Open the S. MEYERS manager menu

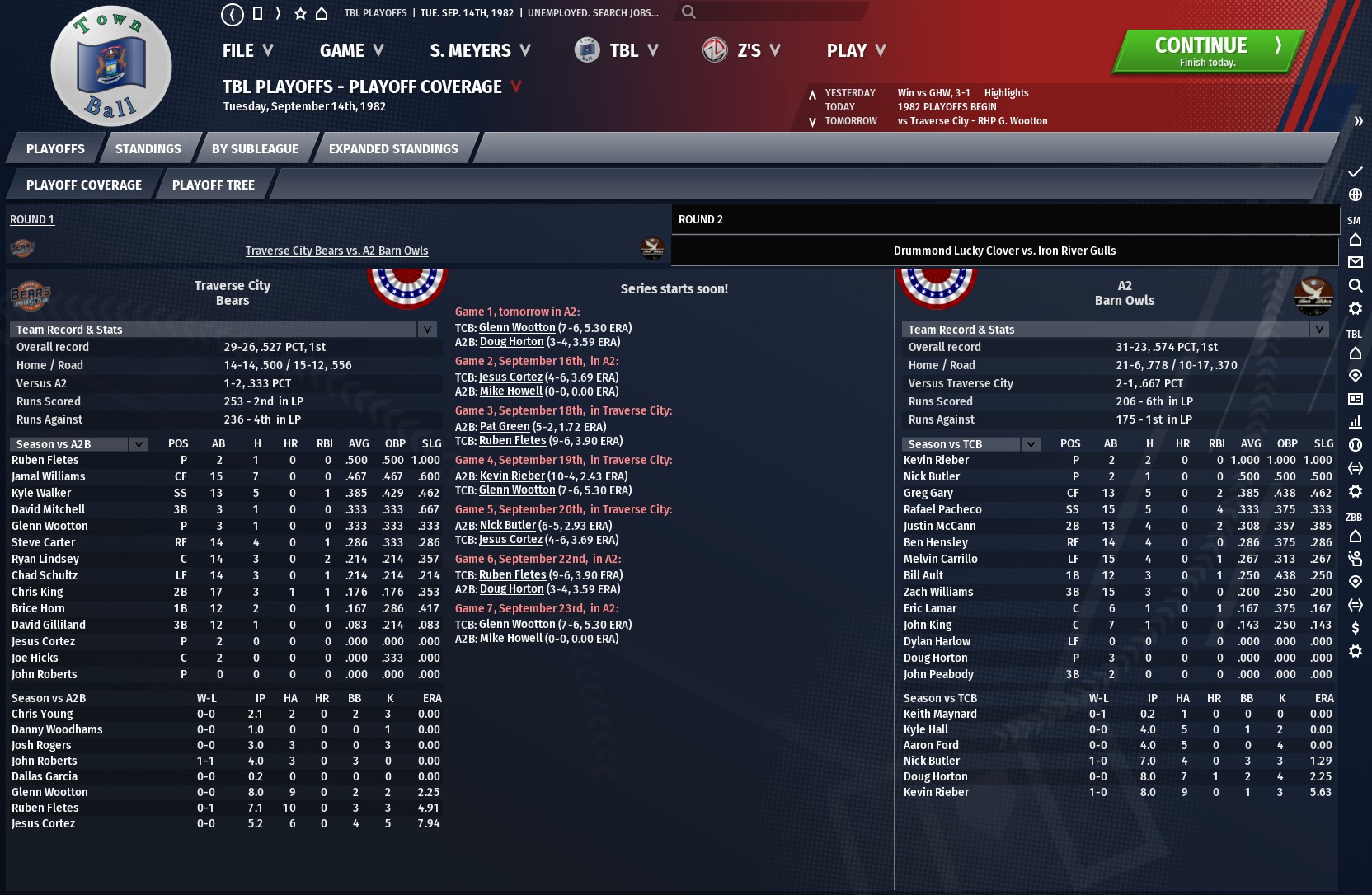tap(480, 51)
